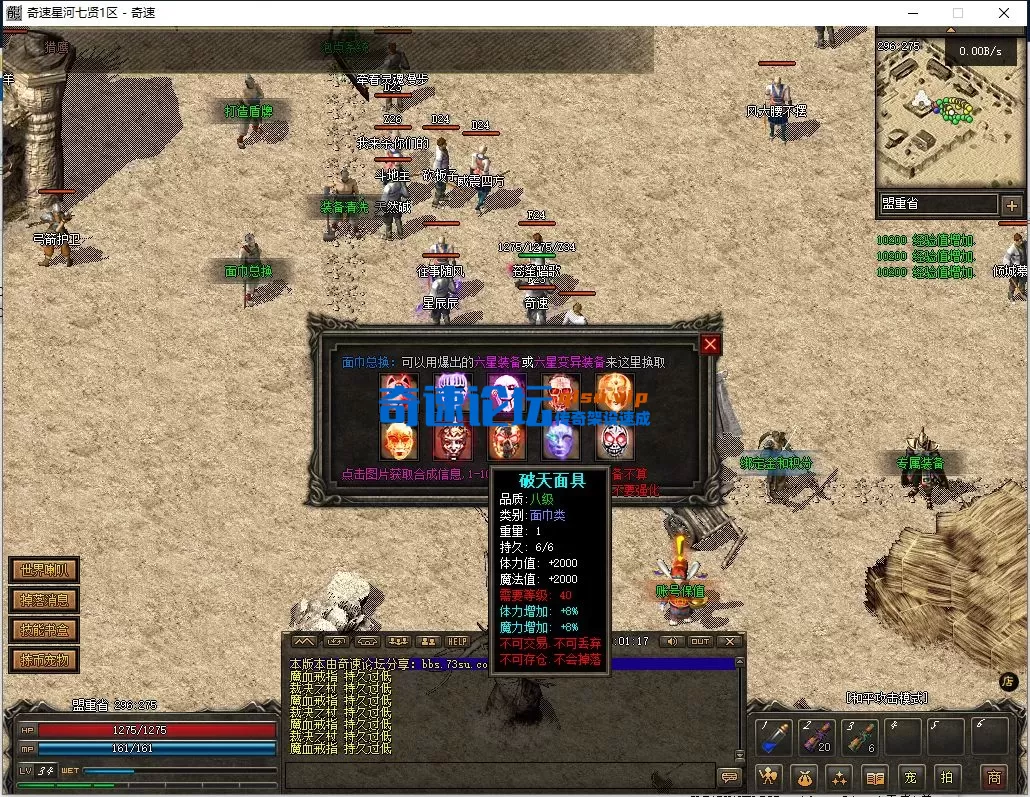Open the 世界喇叭 world chat button
This screenshot has width=1030, height=797.
(x=44, y=571)
